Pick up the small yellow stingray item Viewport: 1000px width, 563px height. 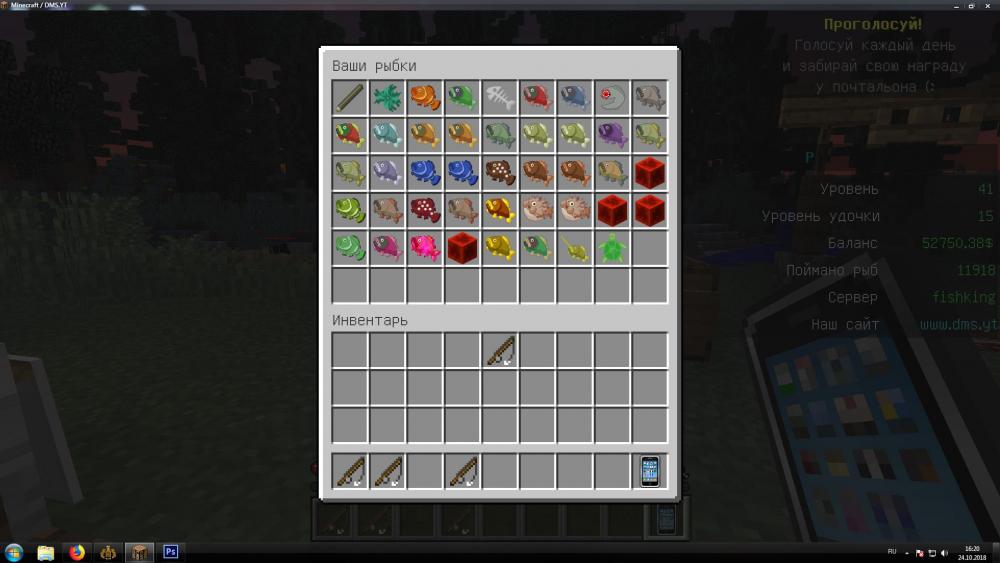[575, 247]
